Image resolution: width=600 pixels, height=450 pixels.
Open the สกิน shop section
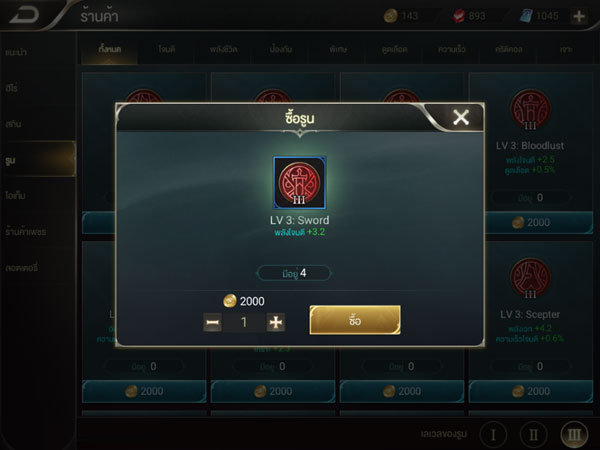pos(13,122)
